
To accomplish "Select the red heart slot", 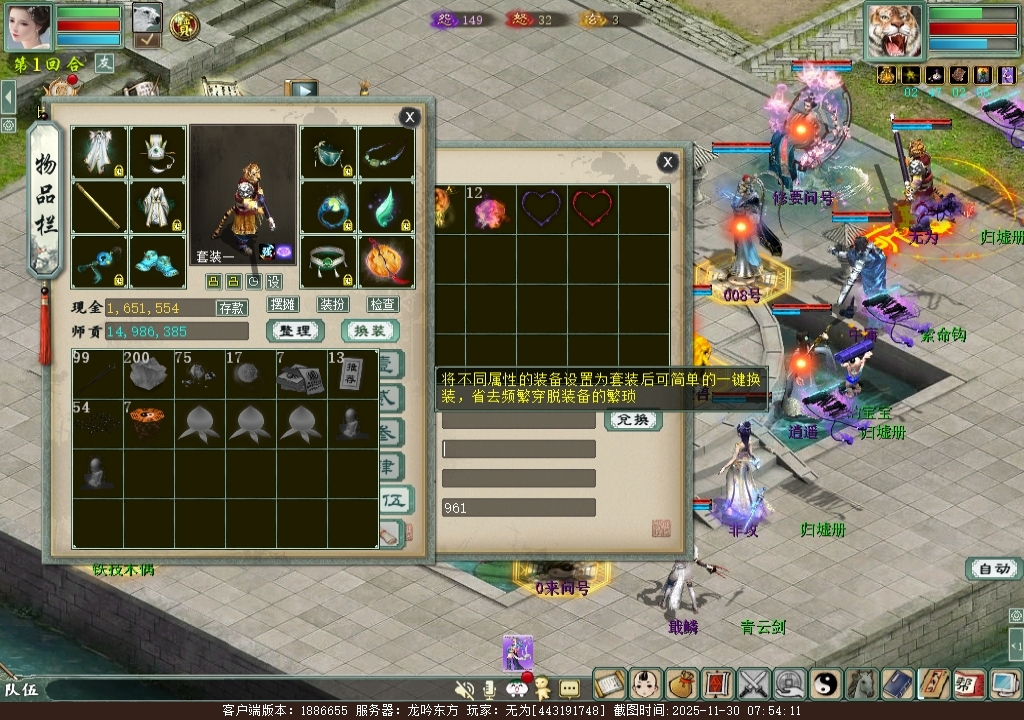I will point(592,209).
